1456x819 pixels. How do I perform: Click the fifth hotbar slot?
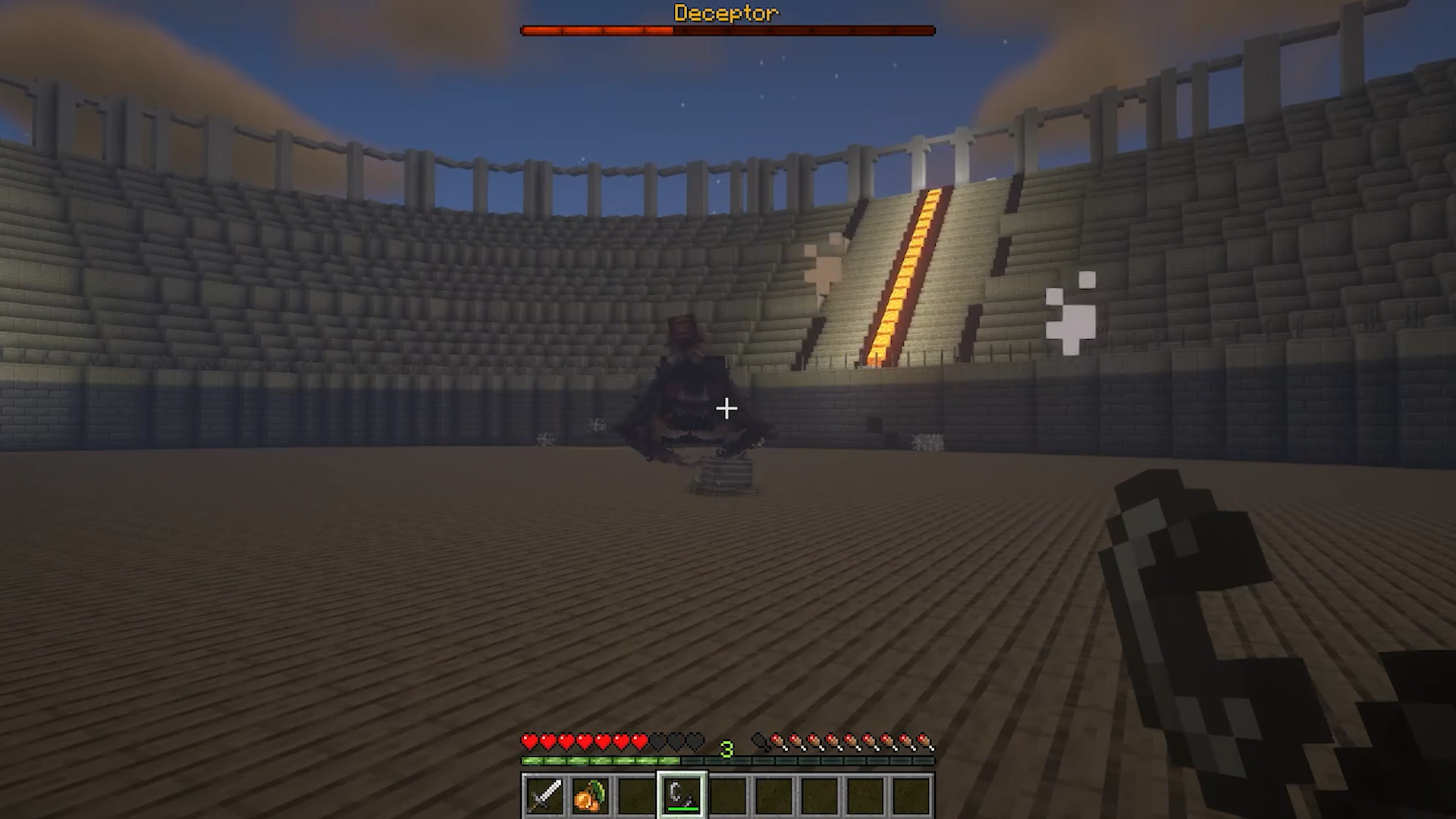[728, 792]
